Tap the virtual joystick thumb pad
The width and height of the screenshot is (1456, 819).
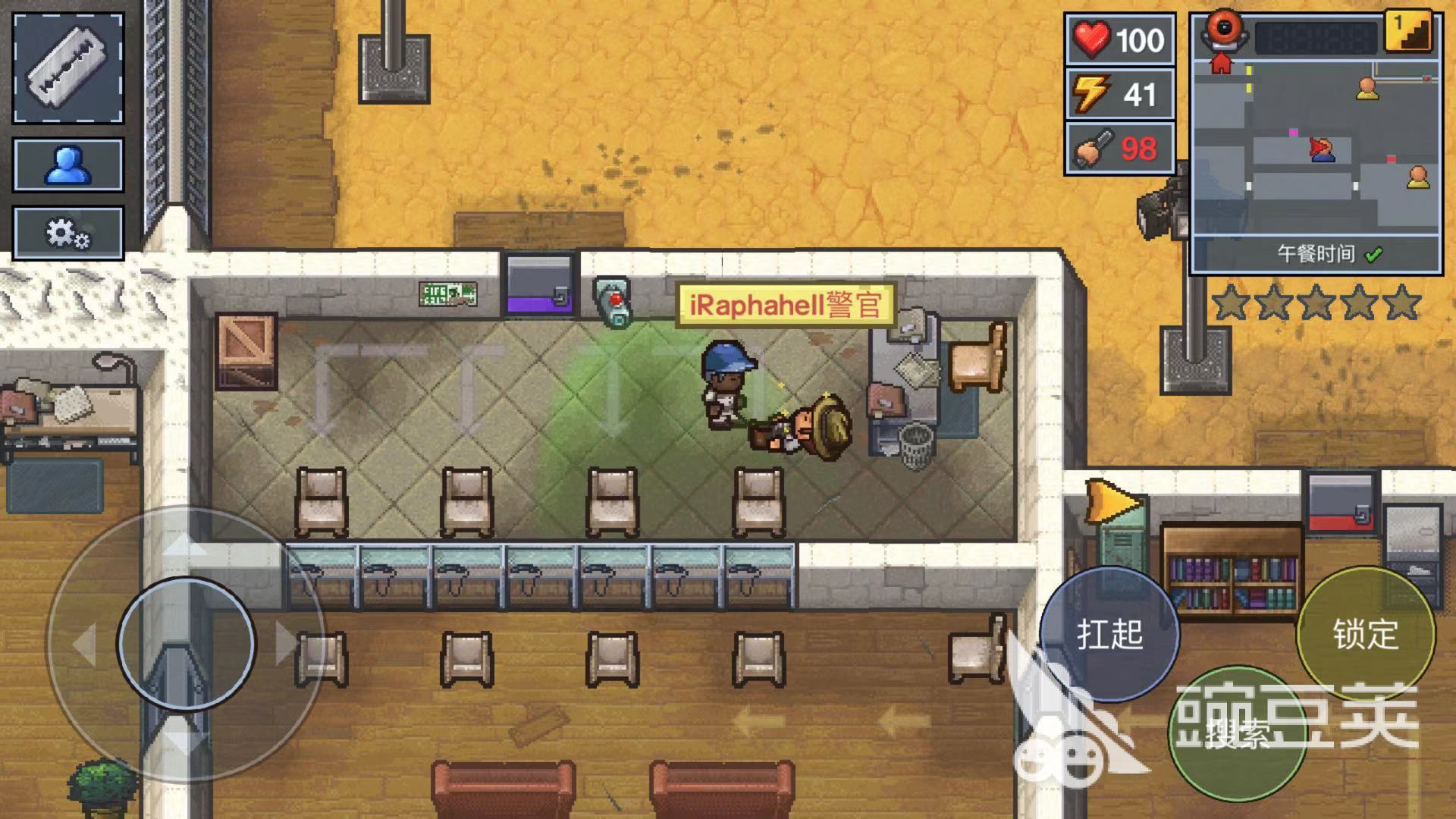[187, 643]
